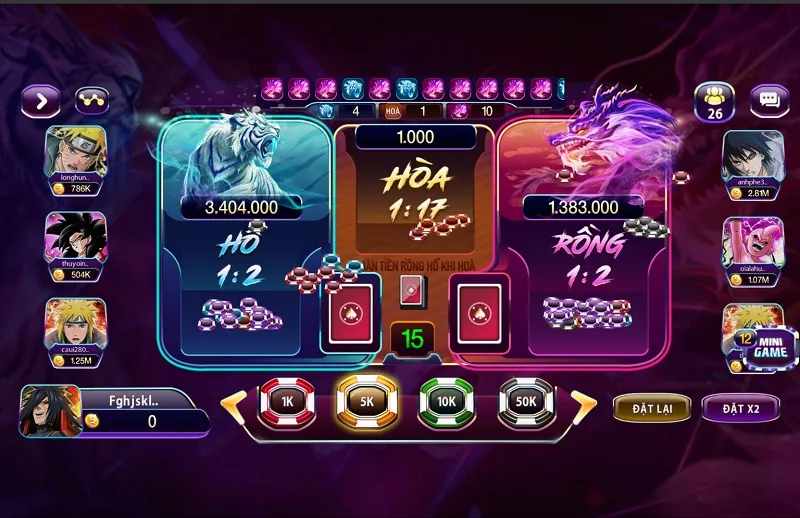Place a bet on the RỒNG dragon panel

(x=582, y=260)
